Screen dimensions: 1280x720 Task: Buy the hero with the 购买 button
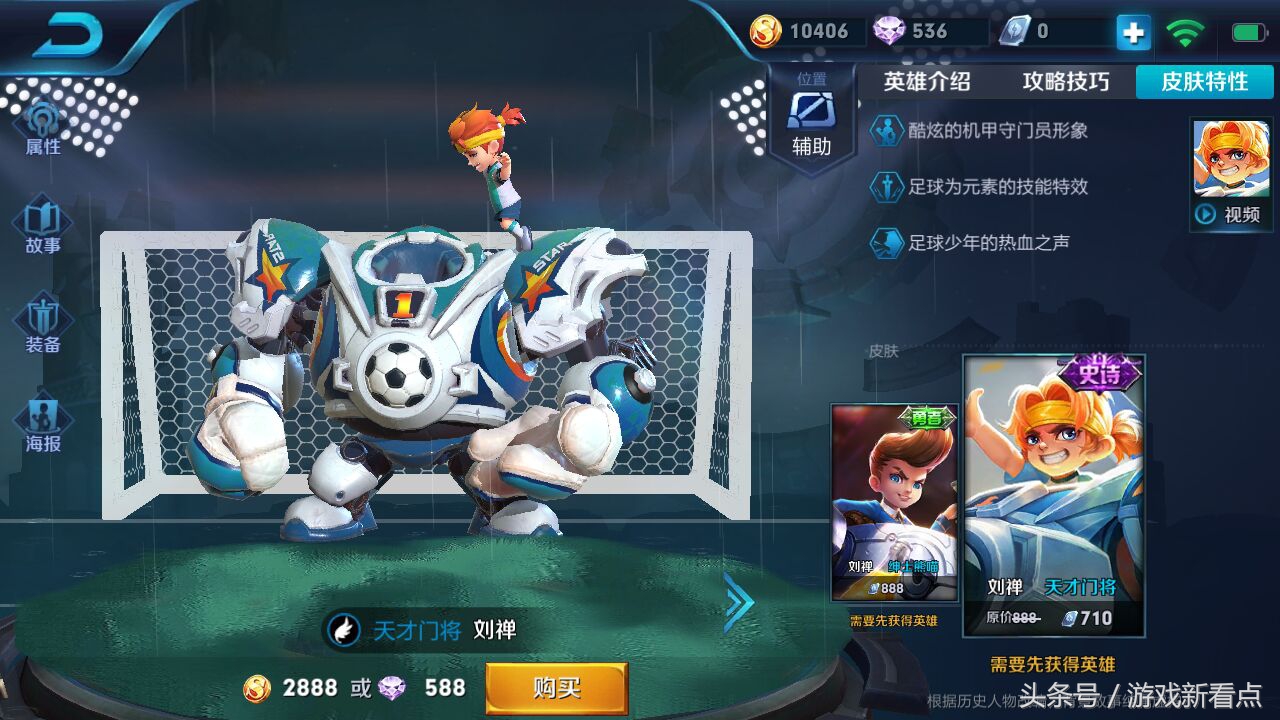click(556, 688)
